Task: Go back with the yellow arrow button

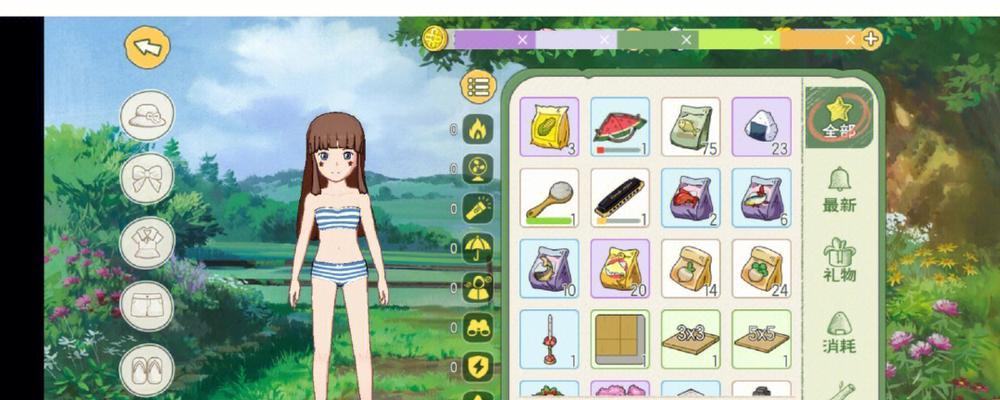Action: click(x=148, y=46)
